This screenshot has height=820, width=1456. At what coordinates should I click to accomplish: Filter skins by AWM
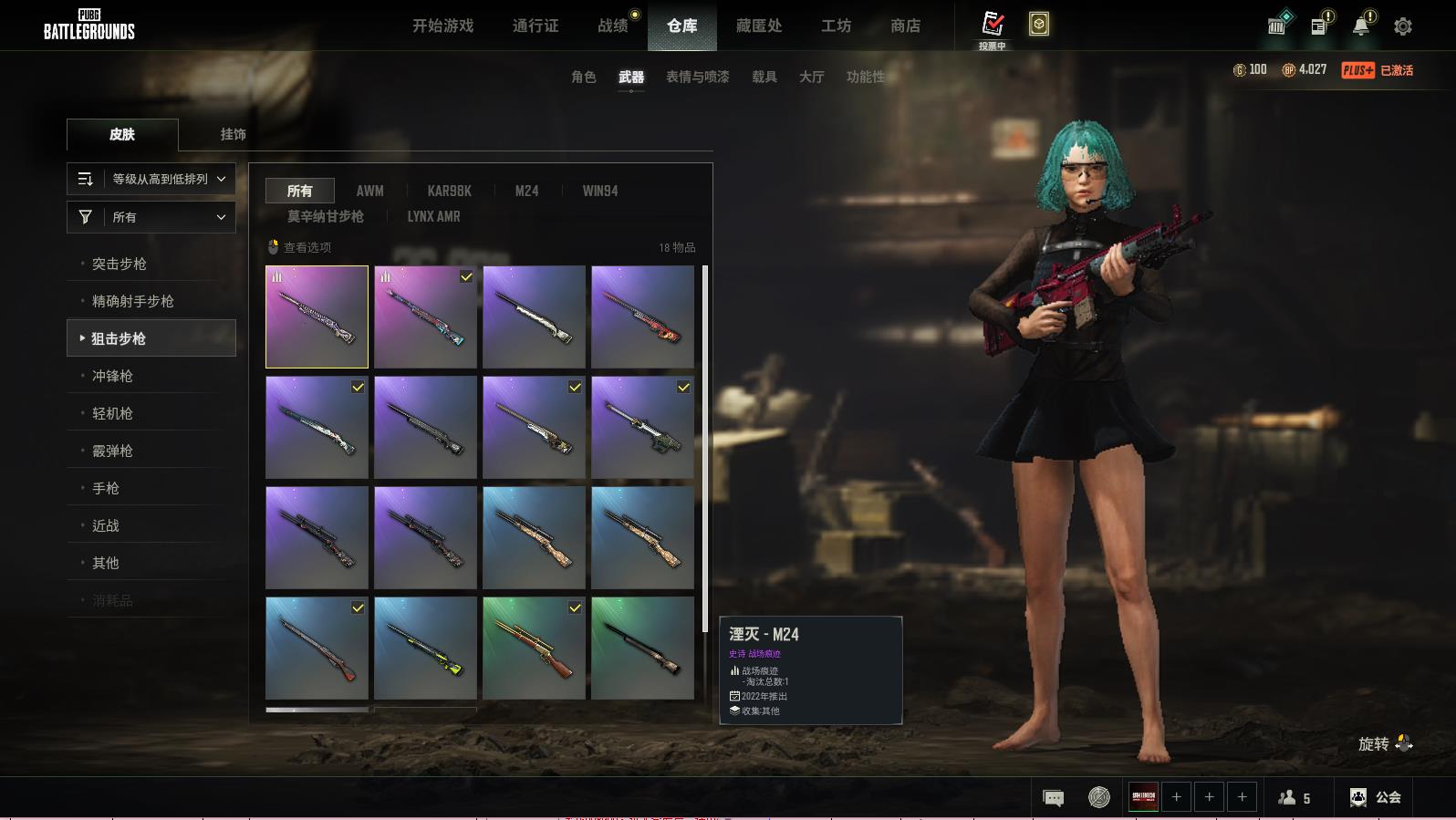point(369,191)
